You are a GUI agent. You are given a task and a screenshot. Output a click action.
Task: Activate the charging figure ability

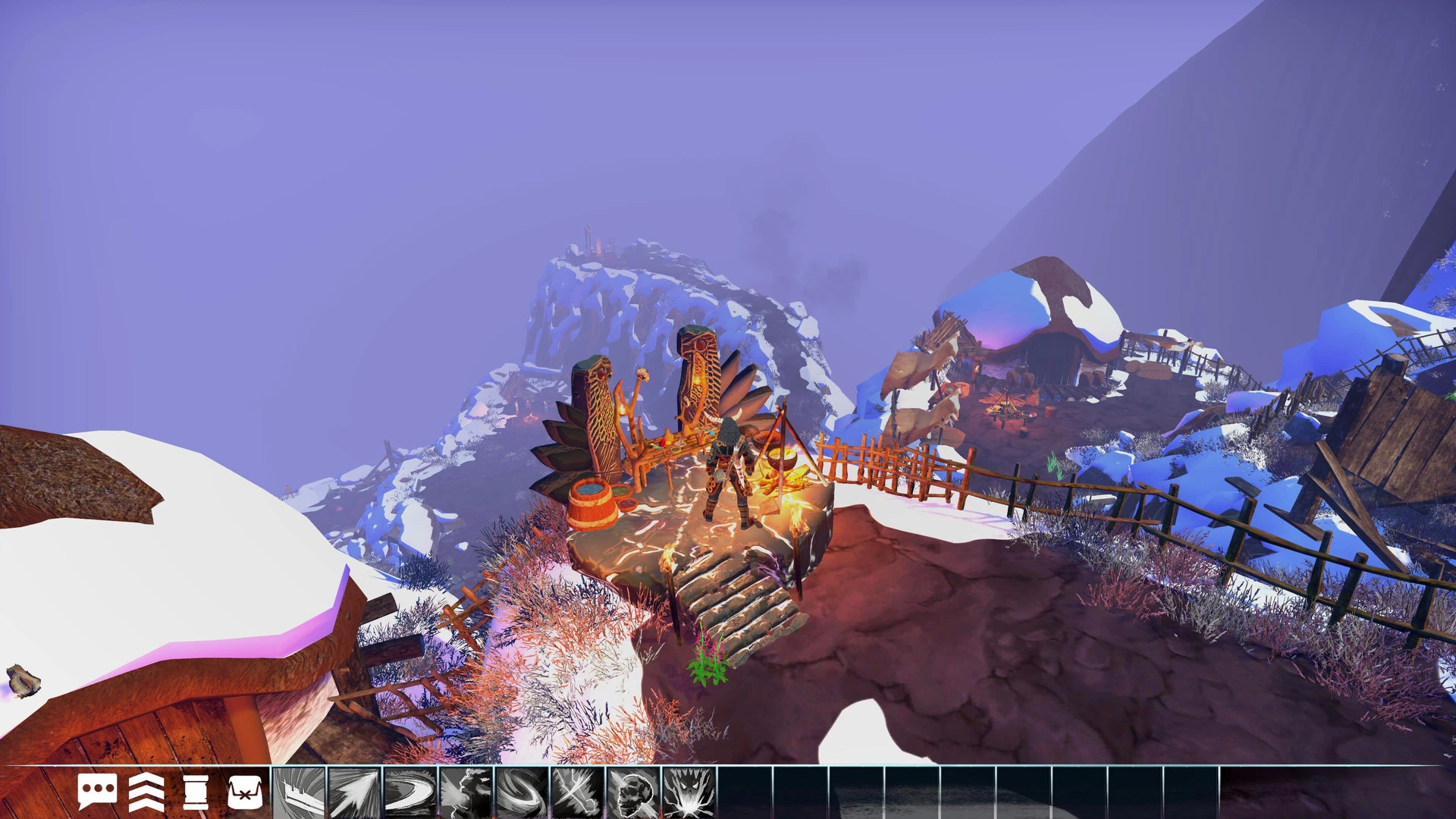pyautogui.click(x=466, y=792)
